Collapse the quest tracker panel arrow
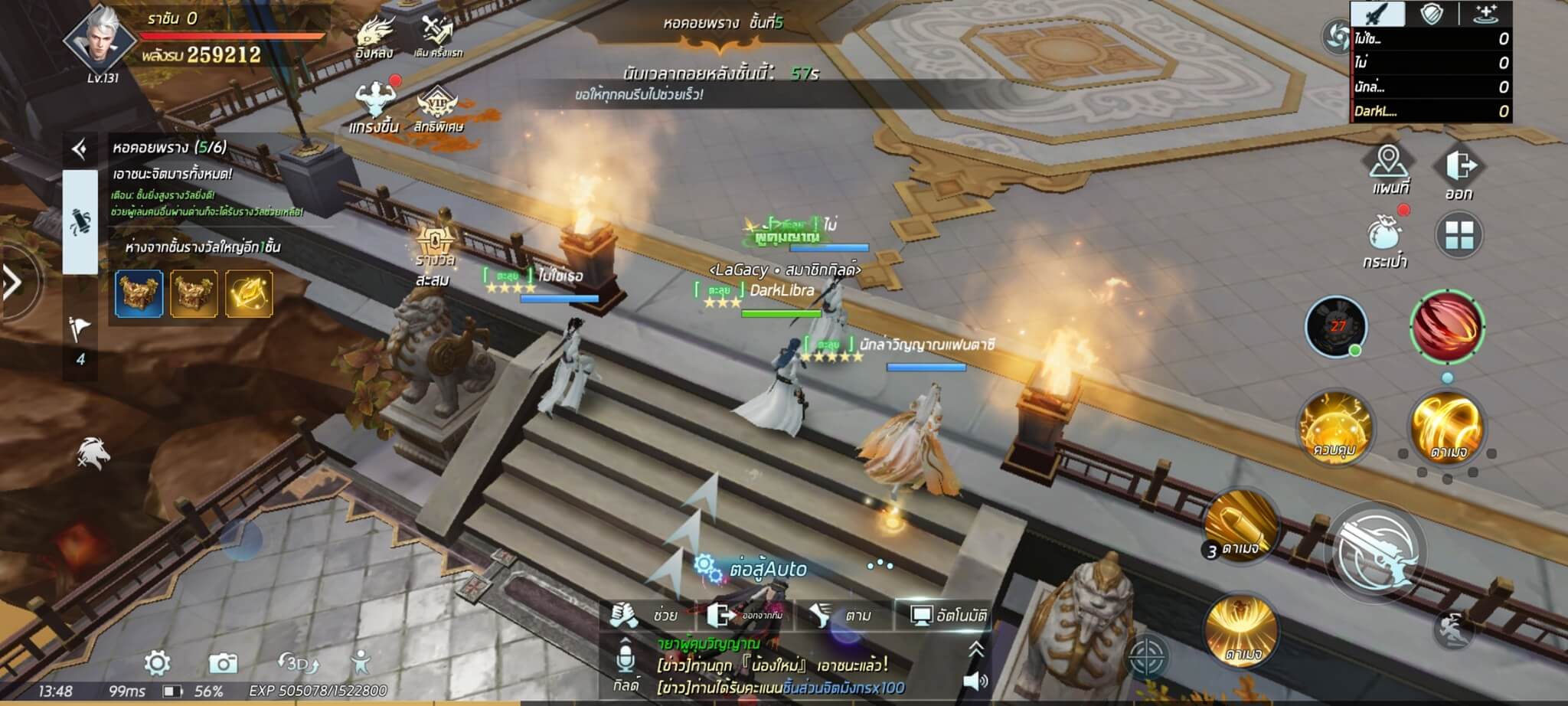Screen dimensions: 1568x706 [80, 149]
